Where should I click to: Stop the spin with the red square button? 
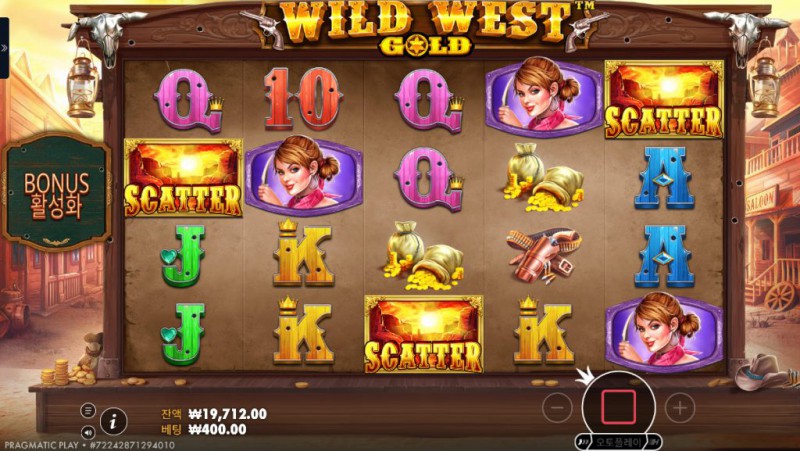pyautogui.click(x=618, y=406)
